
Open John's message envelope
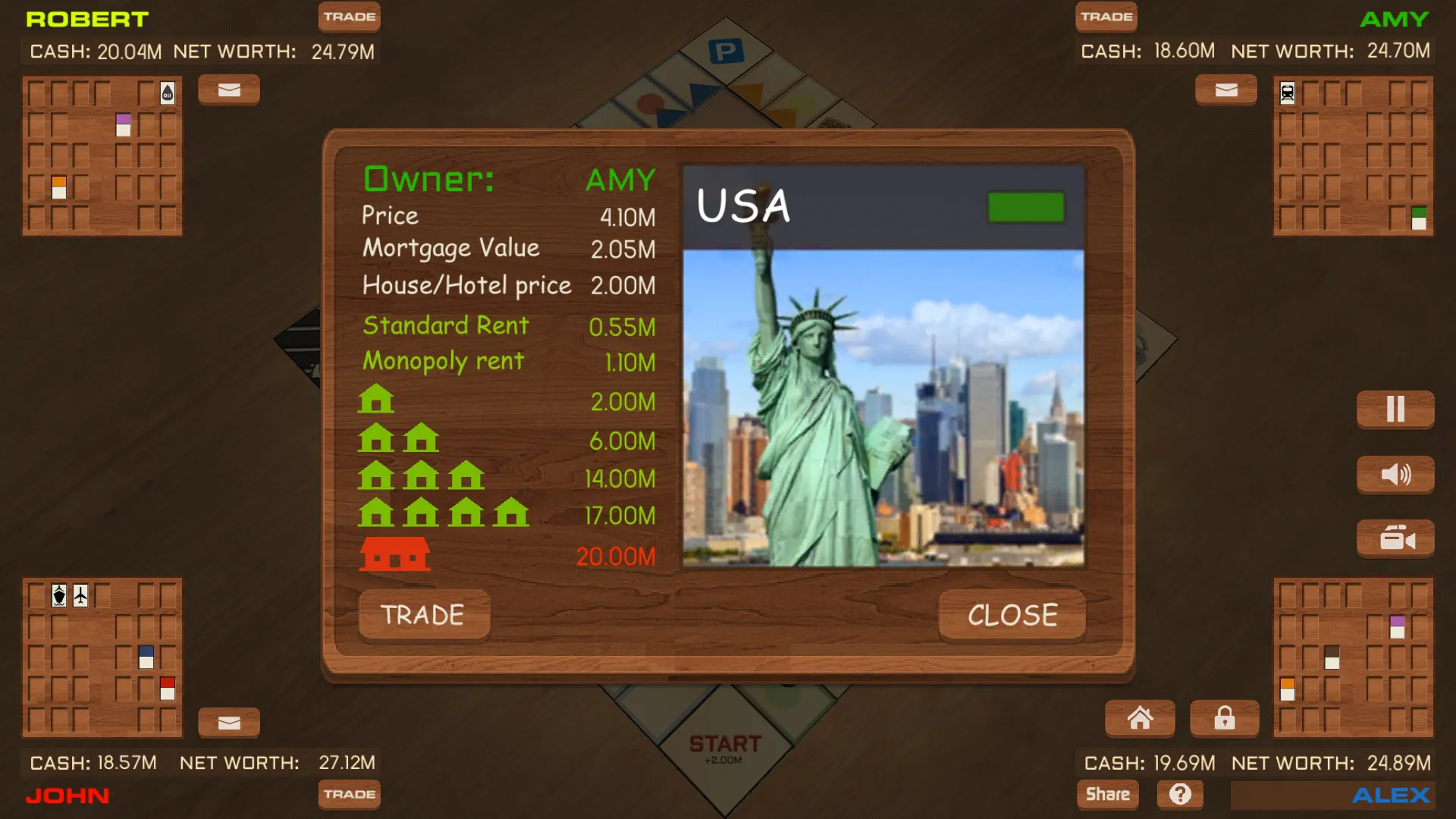click(x=228, y=722)
